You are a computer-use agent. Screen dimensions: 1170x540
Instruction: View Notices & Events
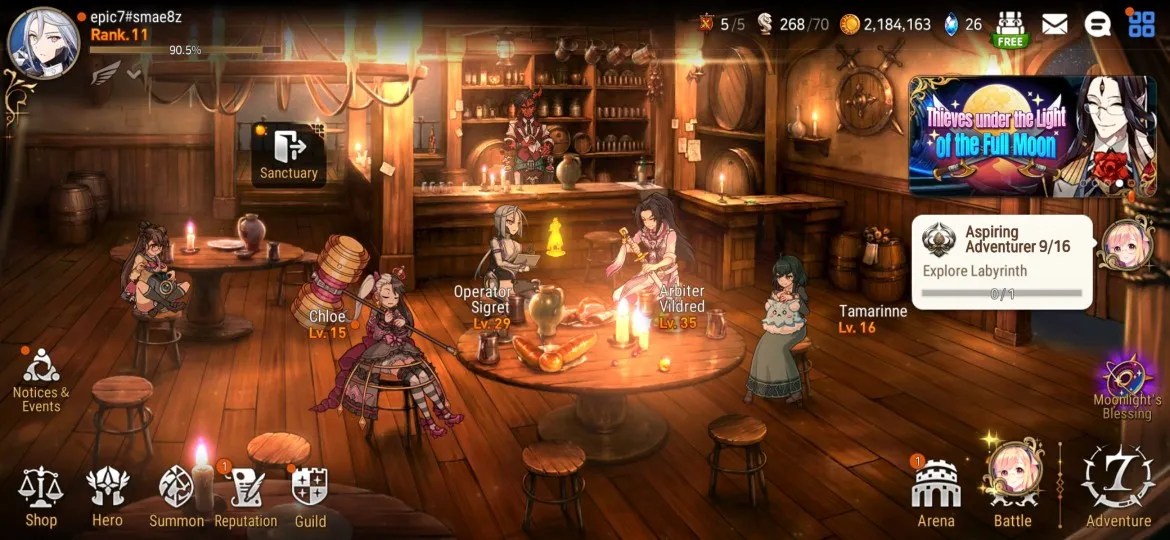tap(41, 380)
